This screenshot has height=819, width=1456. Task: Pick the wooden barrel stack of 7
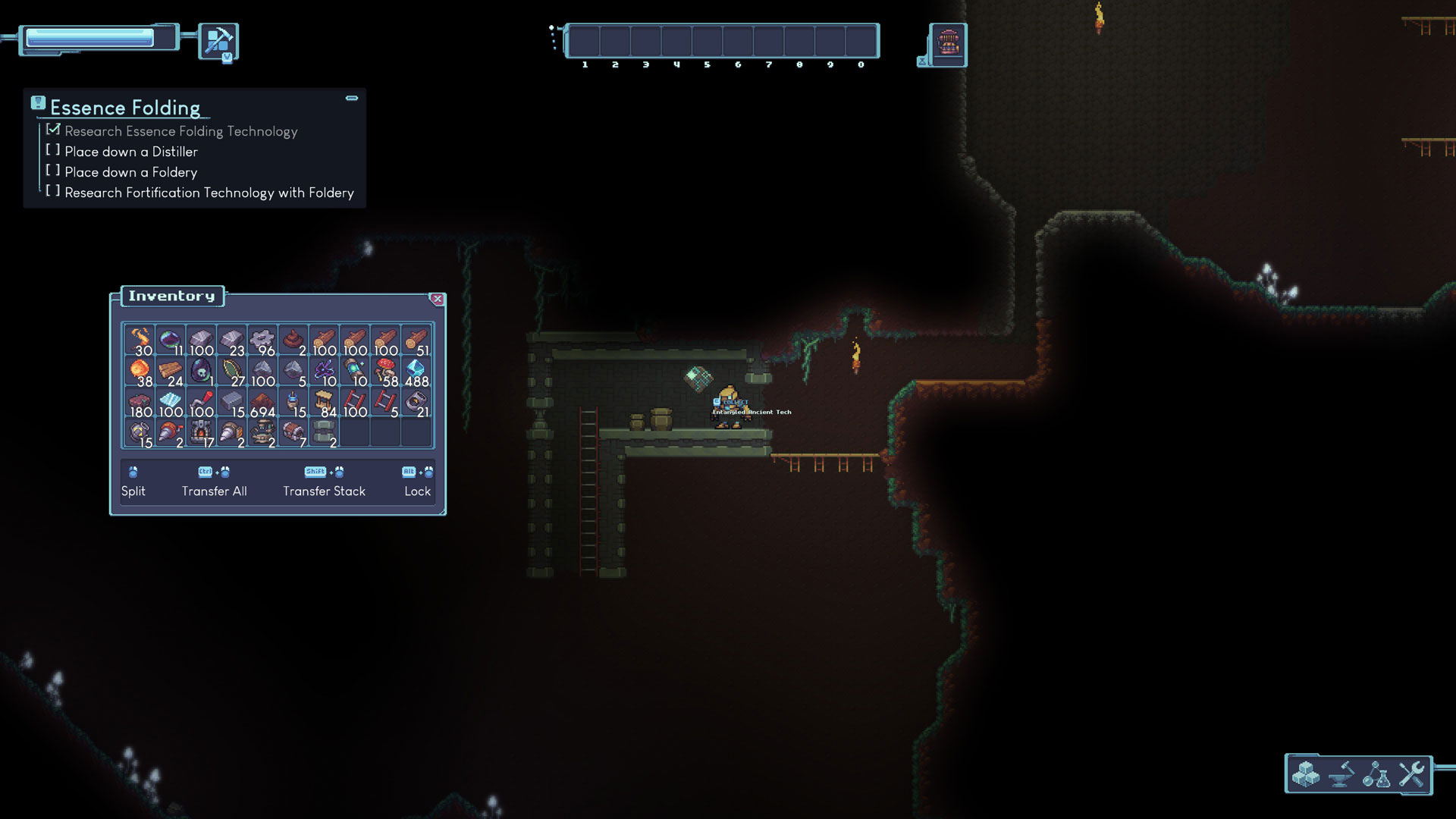click(293, 433)
